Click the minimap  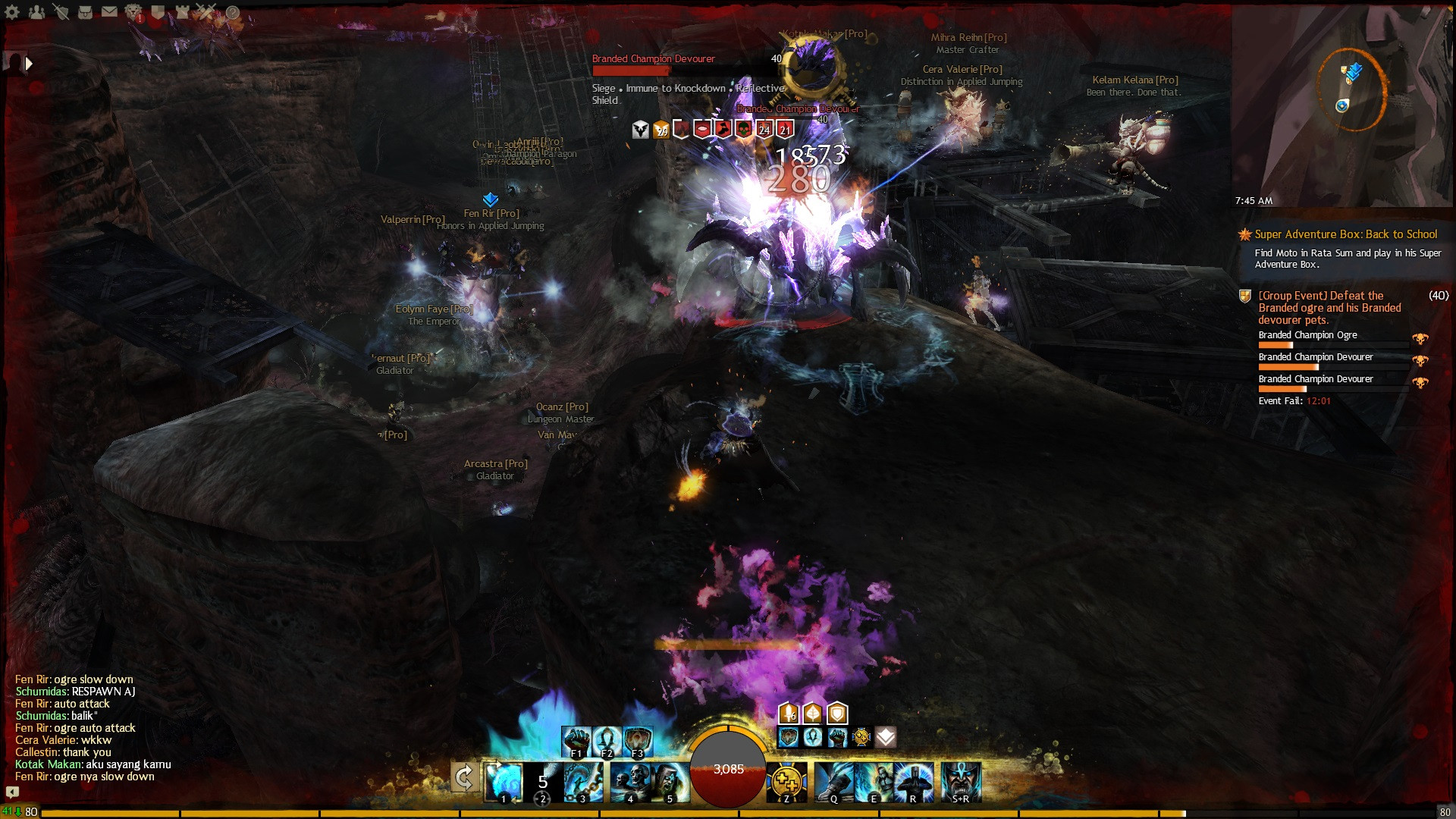pos(1342,106)
